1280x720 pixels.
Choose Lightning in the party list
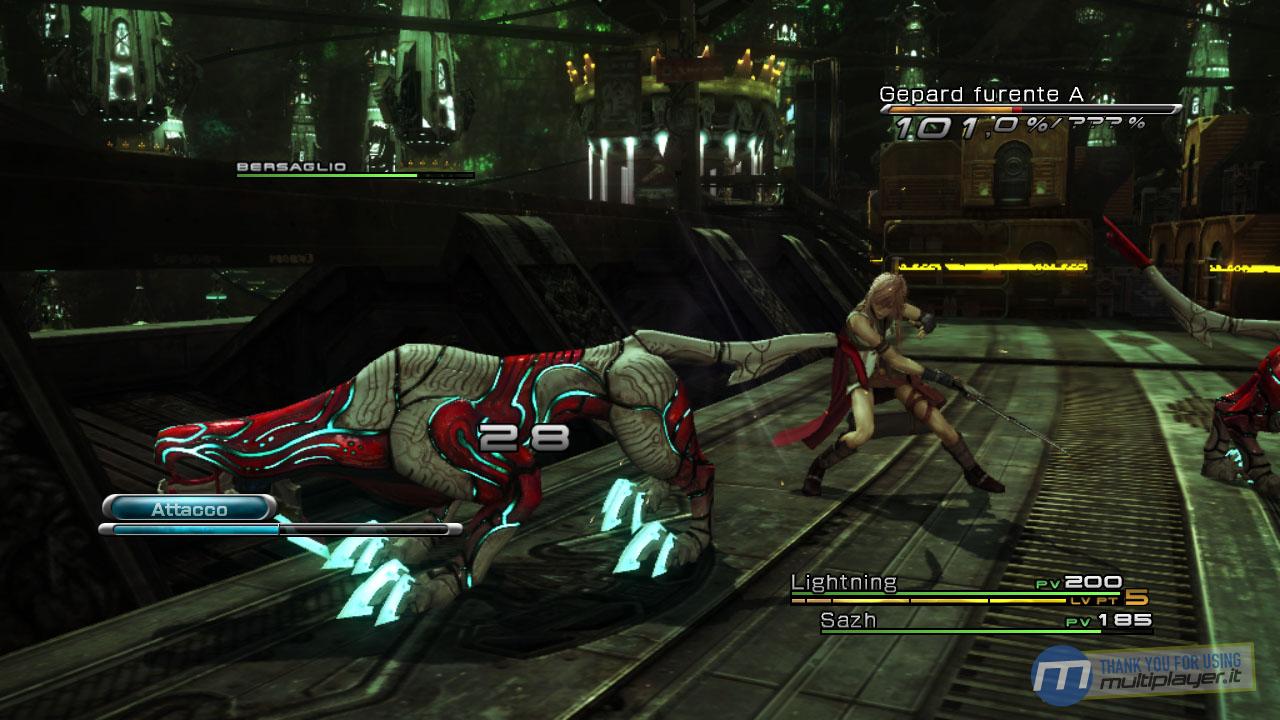844,582
